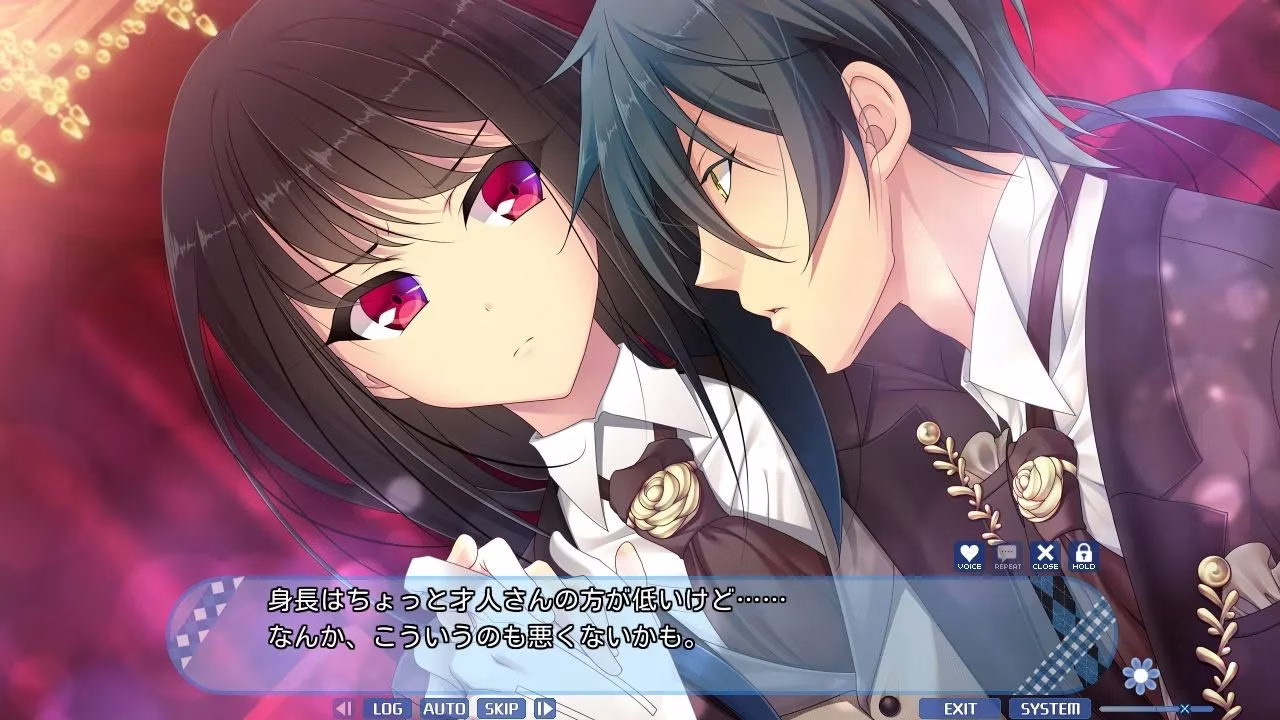Toggle the VOICE heart icon

[969, 556]
